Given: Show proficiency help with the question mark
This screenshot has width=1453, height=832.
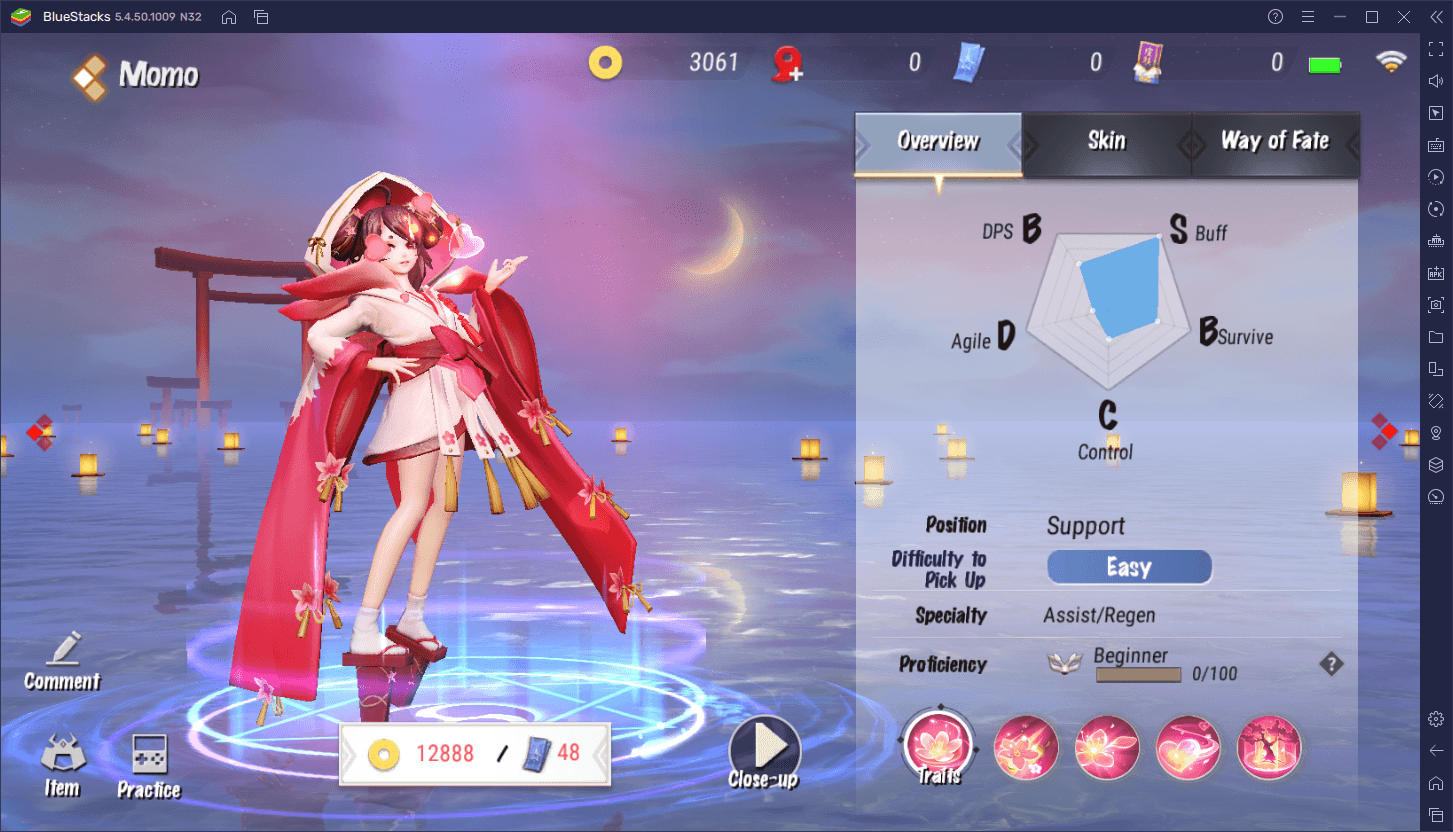Looking at the screenshot, I should pos(1331,664).
